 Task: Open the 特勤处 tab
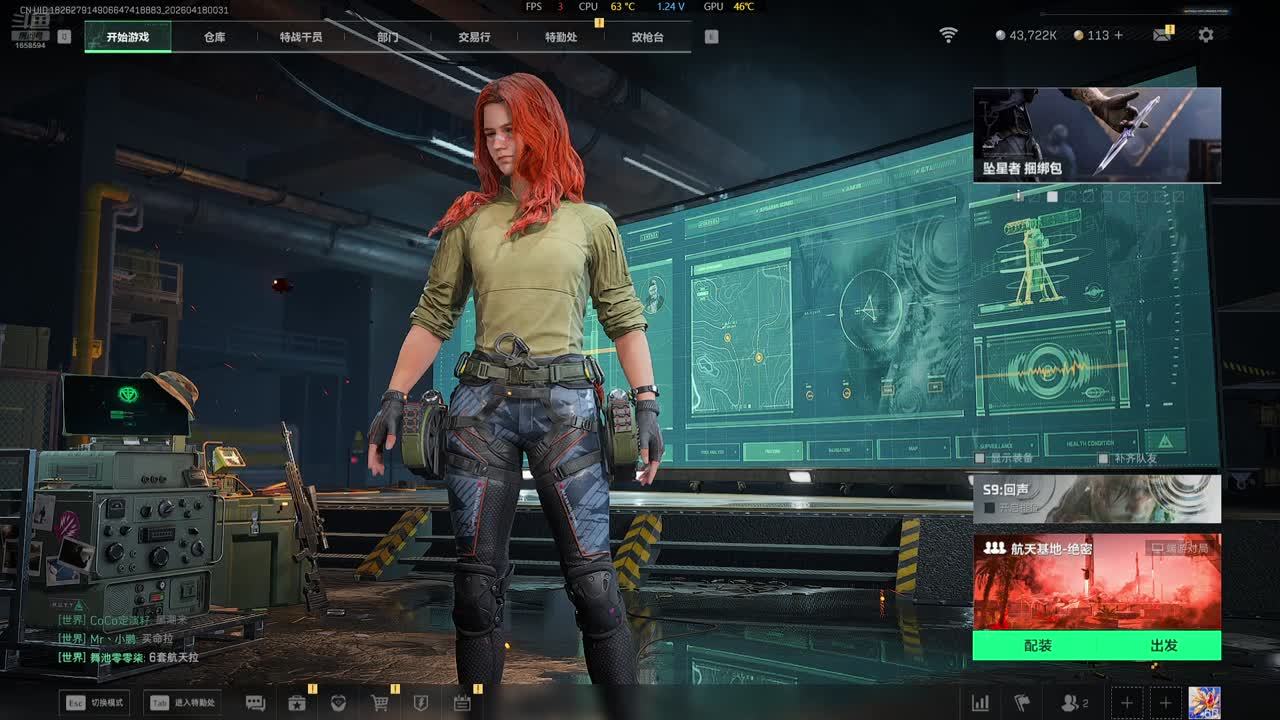click(561, 37)
